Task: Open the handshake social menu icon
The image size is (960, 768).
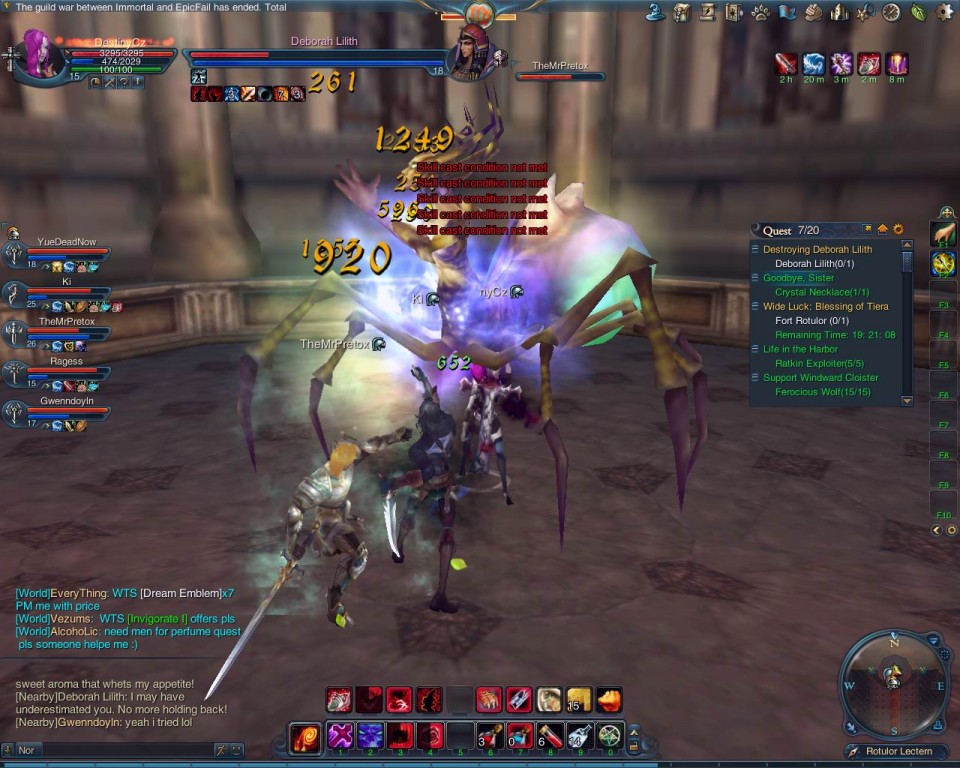Action: [813, 12]
